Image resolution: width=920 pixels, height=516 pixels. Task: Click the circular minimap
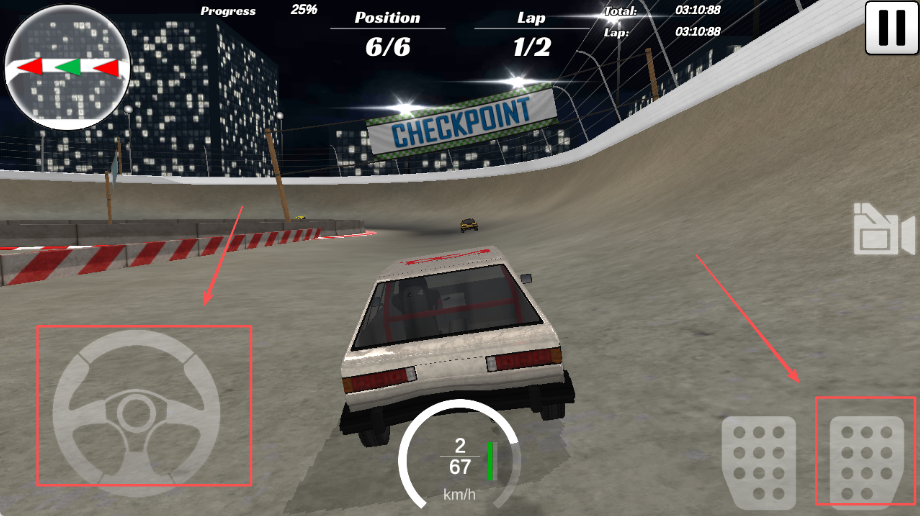coord(68,68)
